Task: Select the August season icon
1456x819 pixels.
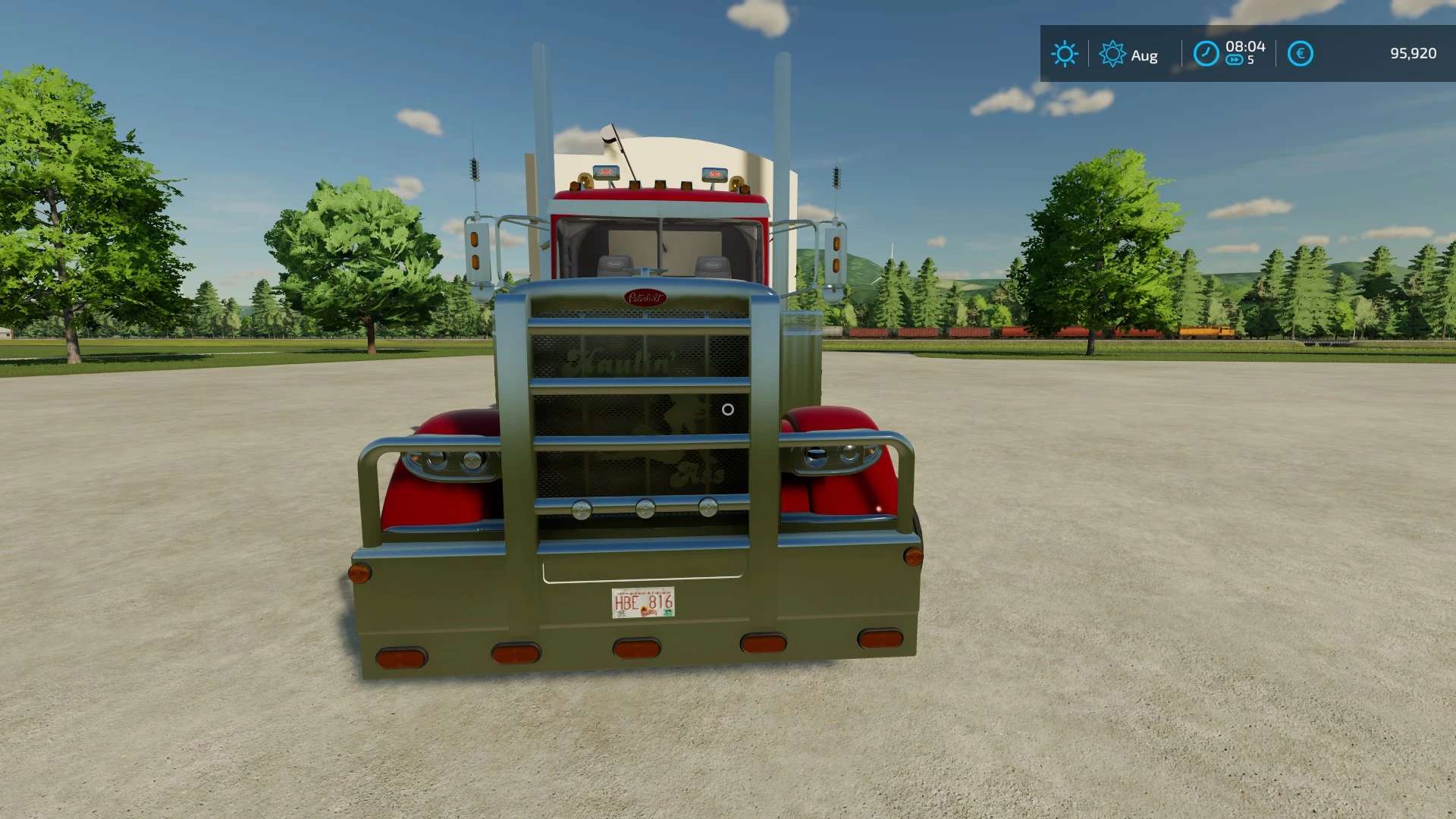Action: (x=1112, y=54)
